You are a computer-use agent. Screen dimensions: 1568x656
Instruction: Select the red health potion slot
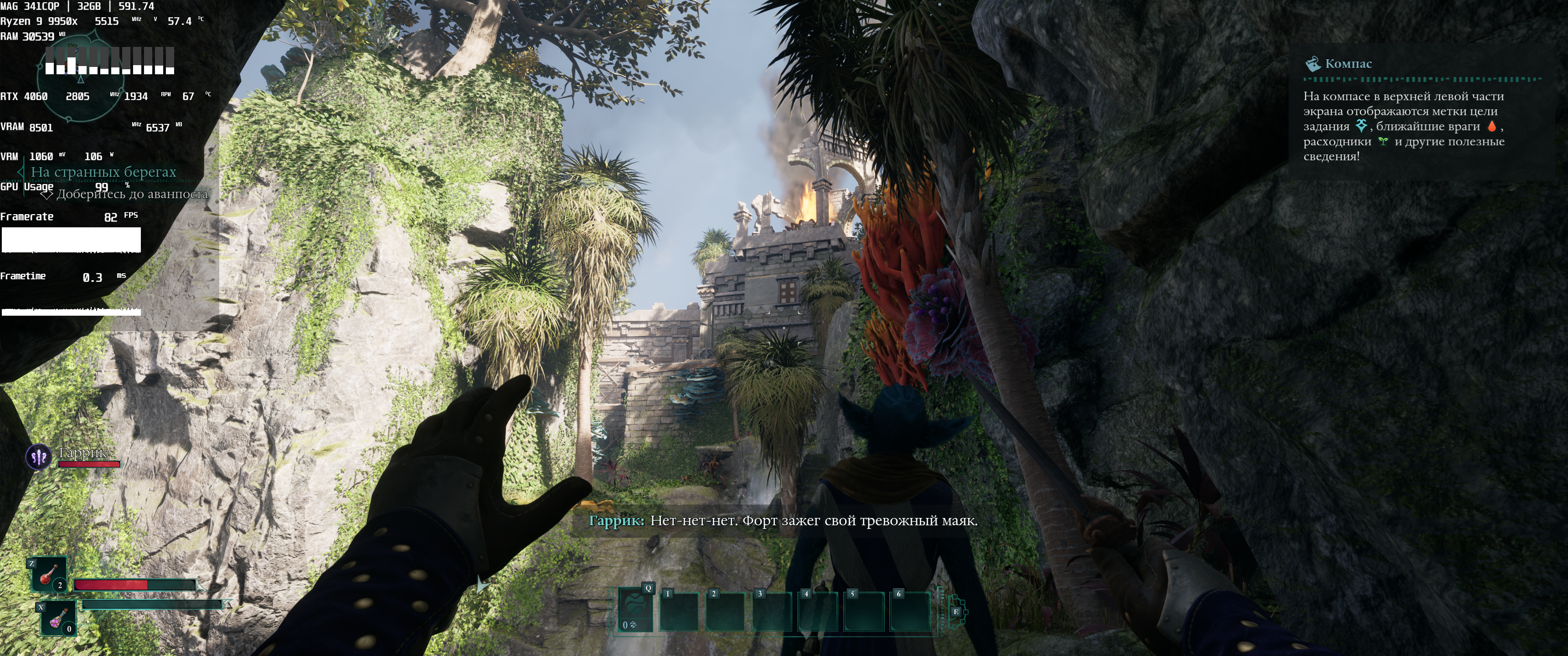49,574
